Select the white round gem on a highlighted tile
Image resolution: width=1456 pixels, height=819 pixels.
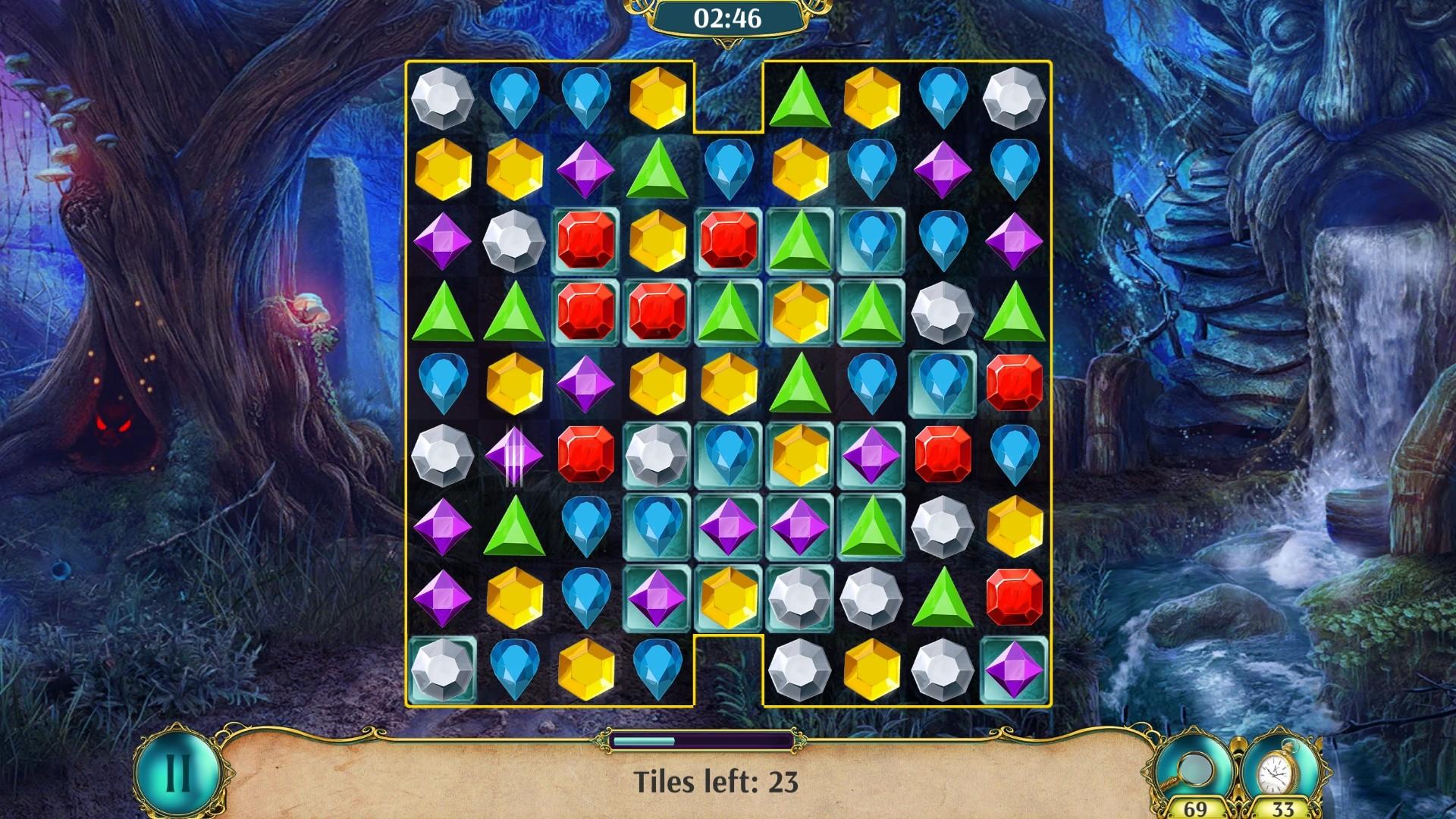pyautogui.click(x=656, y=455)
